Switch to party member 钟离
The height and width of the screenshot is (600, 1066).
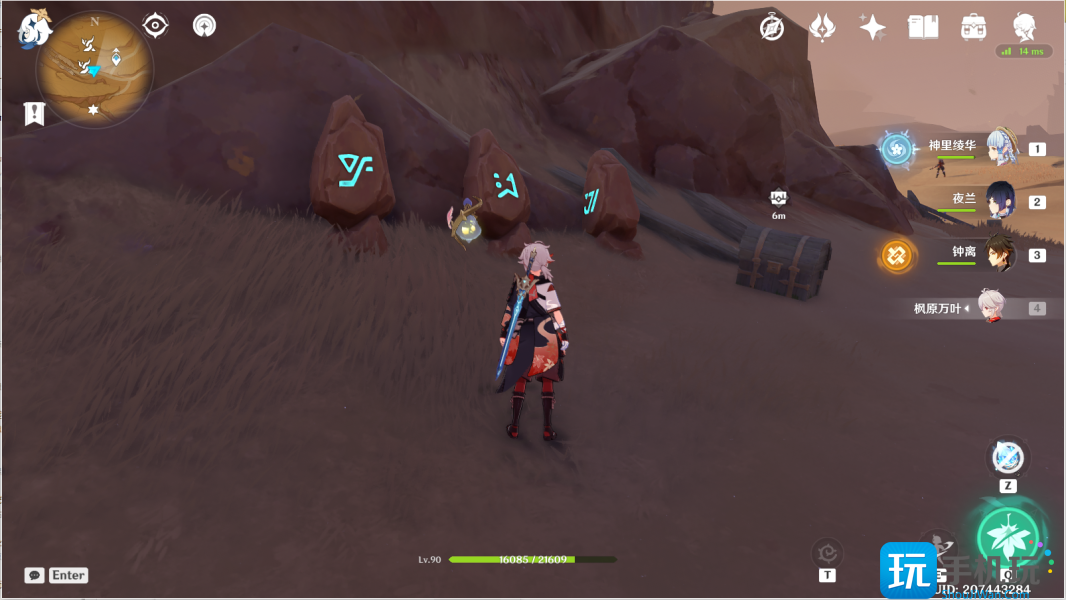point(1000,254)
